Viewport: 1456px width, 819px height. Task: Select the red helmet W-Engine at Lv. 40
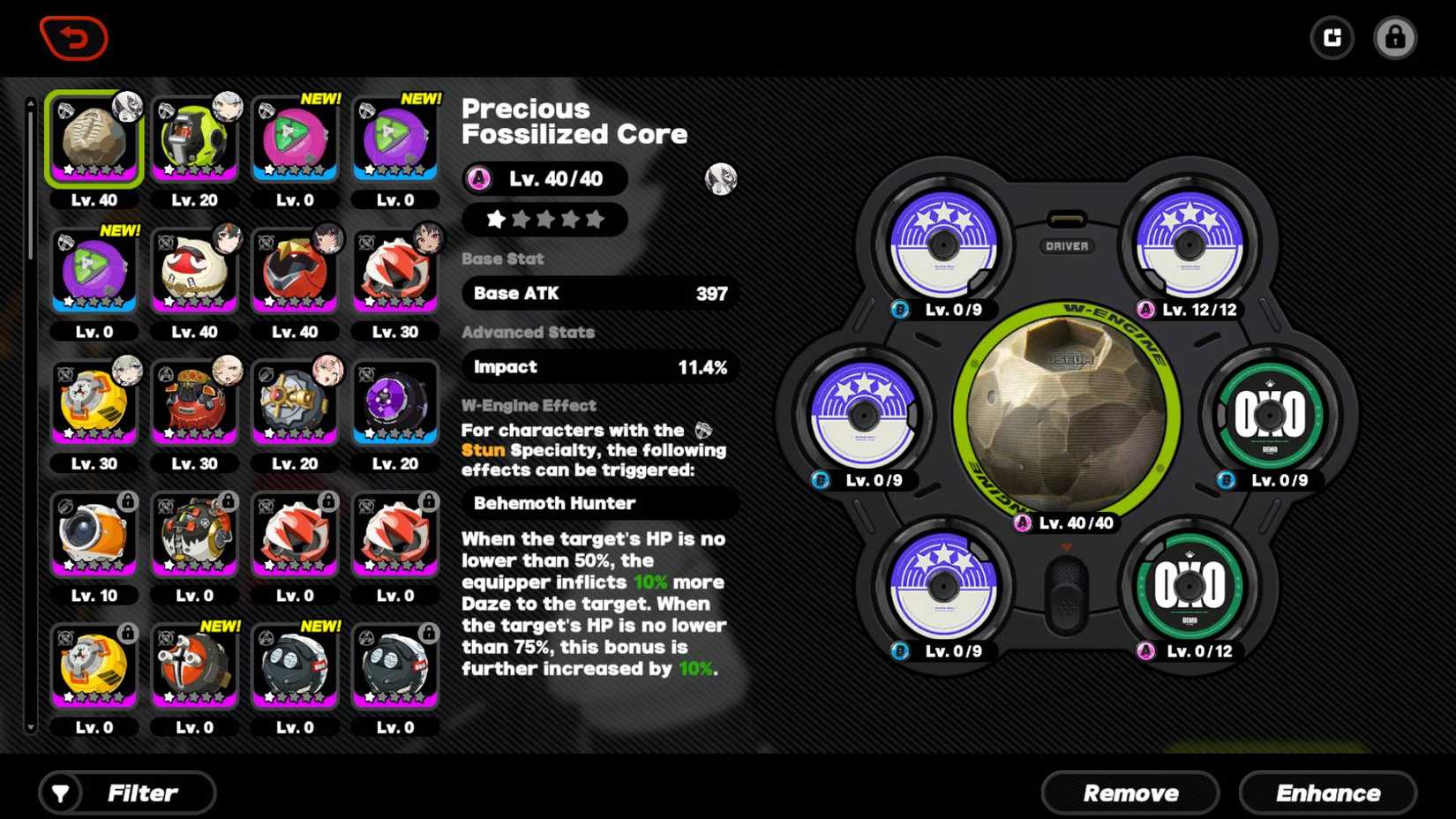pos(295,271)
